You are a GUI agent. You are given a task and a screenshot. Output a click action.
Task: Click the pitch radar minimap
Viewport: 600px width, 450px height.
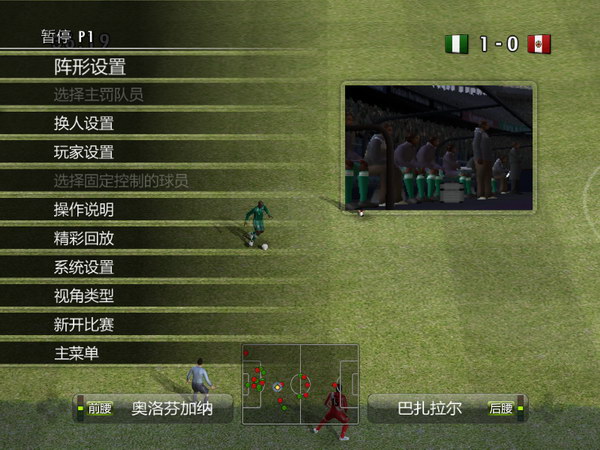(300, 385)
